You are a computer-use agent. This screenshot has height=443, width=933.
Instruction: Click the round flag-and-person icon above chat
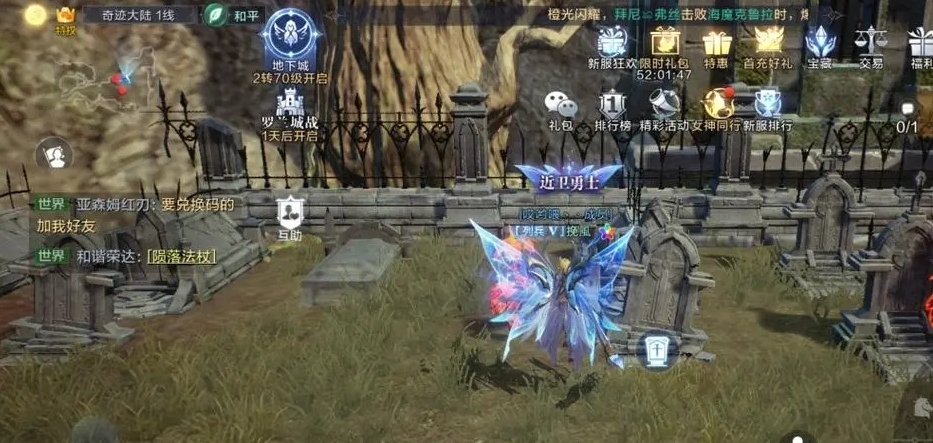click(x=53, y=154)
